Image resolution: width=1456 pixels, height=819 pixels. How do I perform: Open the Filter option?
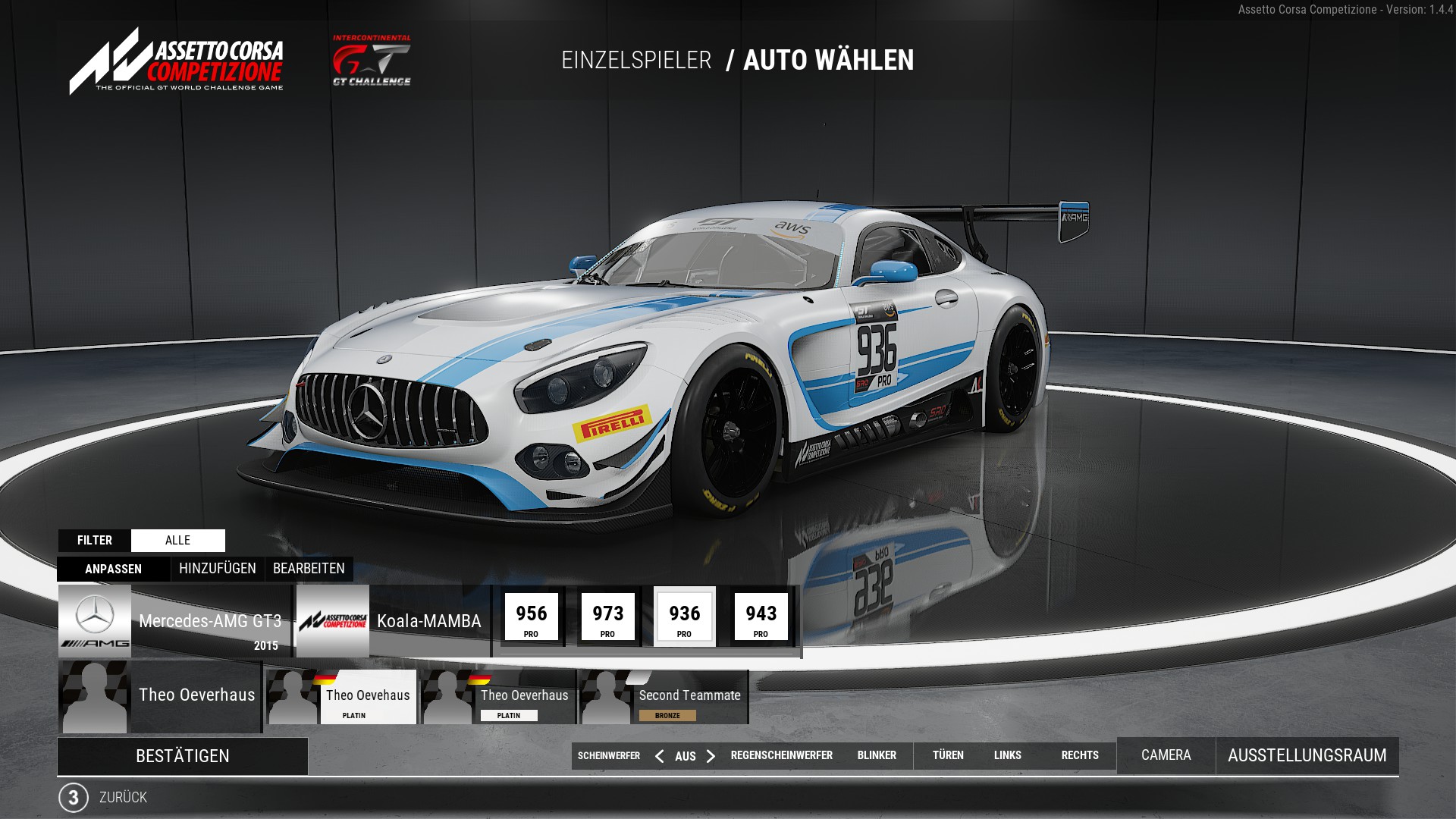coord(95,541)
